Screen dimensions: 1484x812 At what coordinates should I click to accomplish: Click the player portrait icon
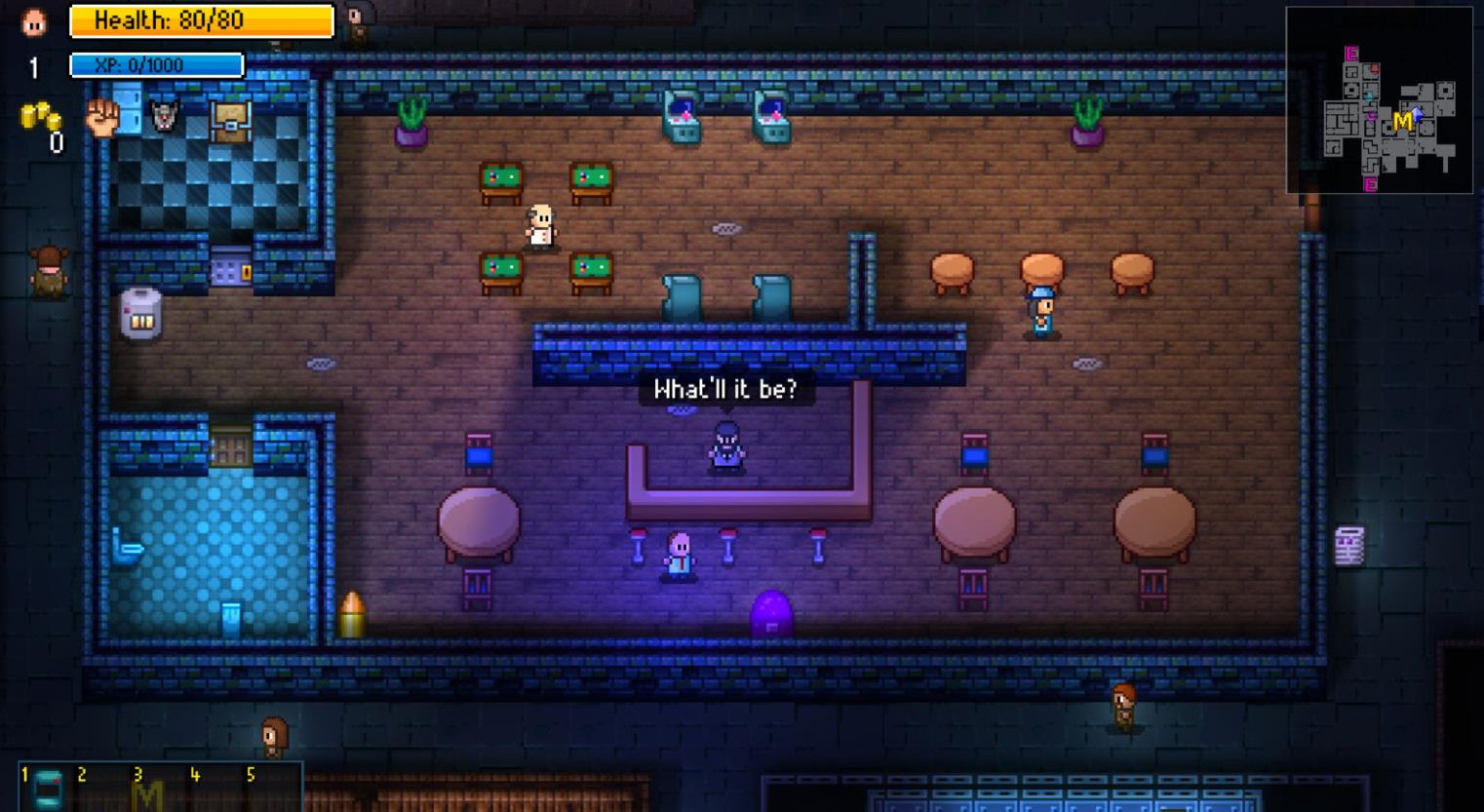34,22
